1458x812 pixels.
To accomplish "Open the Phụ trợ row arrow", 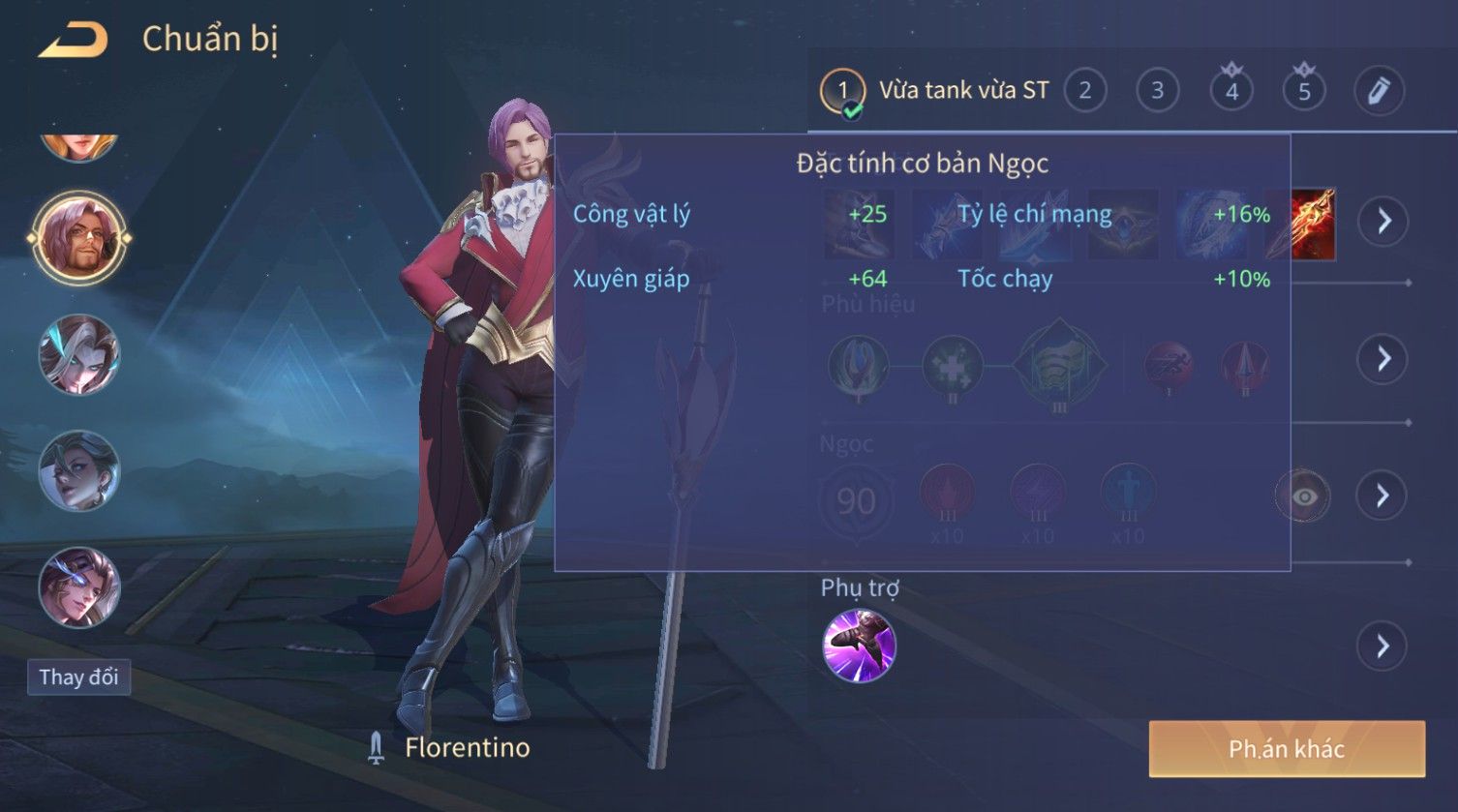I will coord(1383,646).
